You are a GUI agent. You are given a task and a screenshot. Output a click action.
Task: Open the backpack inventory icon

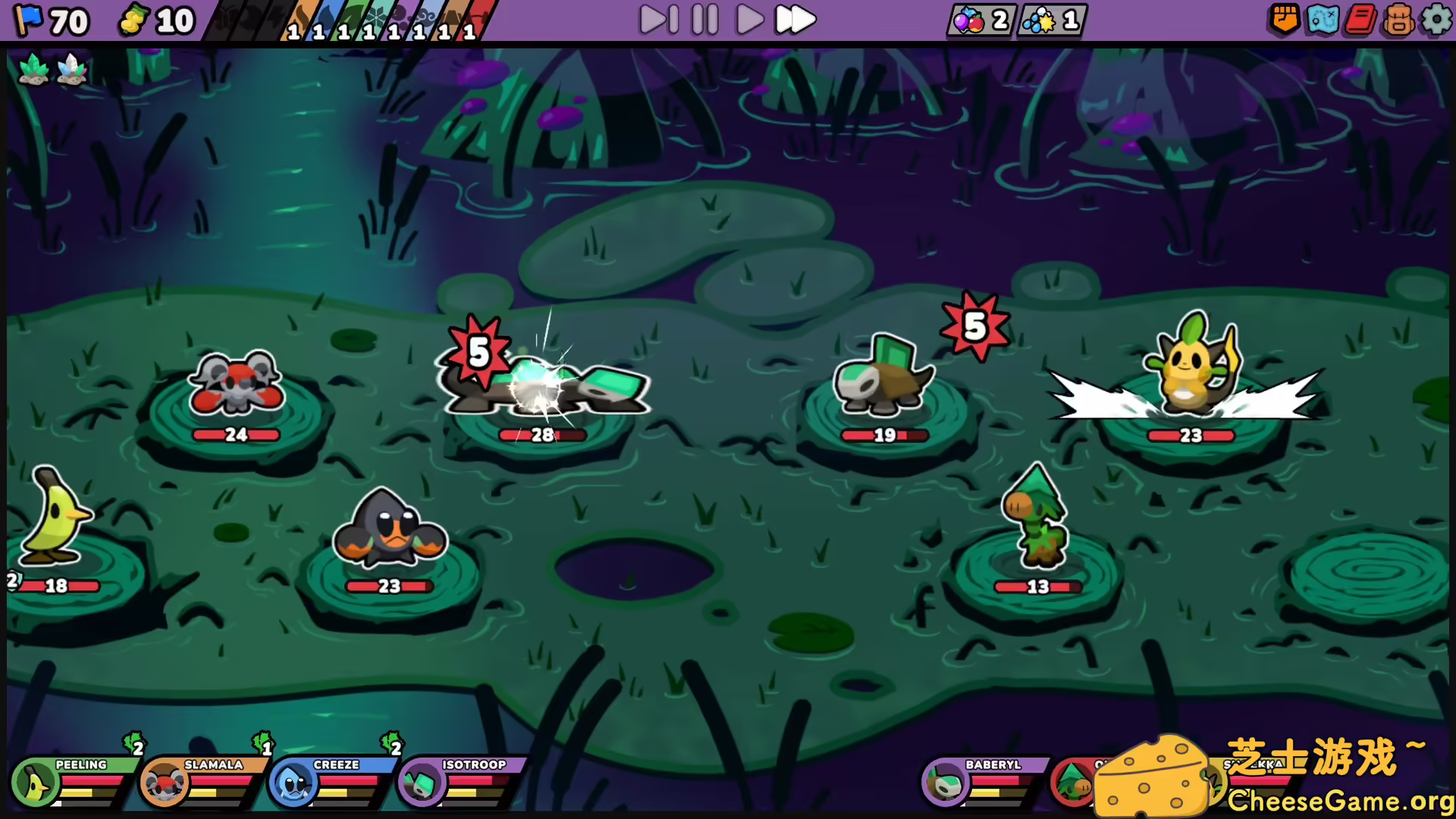(x=1399, y=20)
